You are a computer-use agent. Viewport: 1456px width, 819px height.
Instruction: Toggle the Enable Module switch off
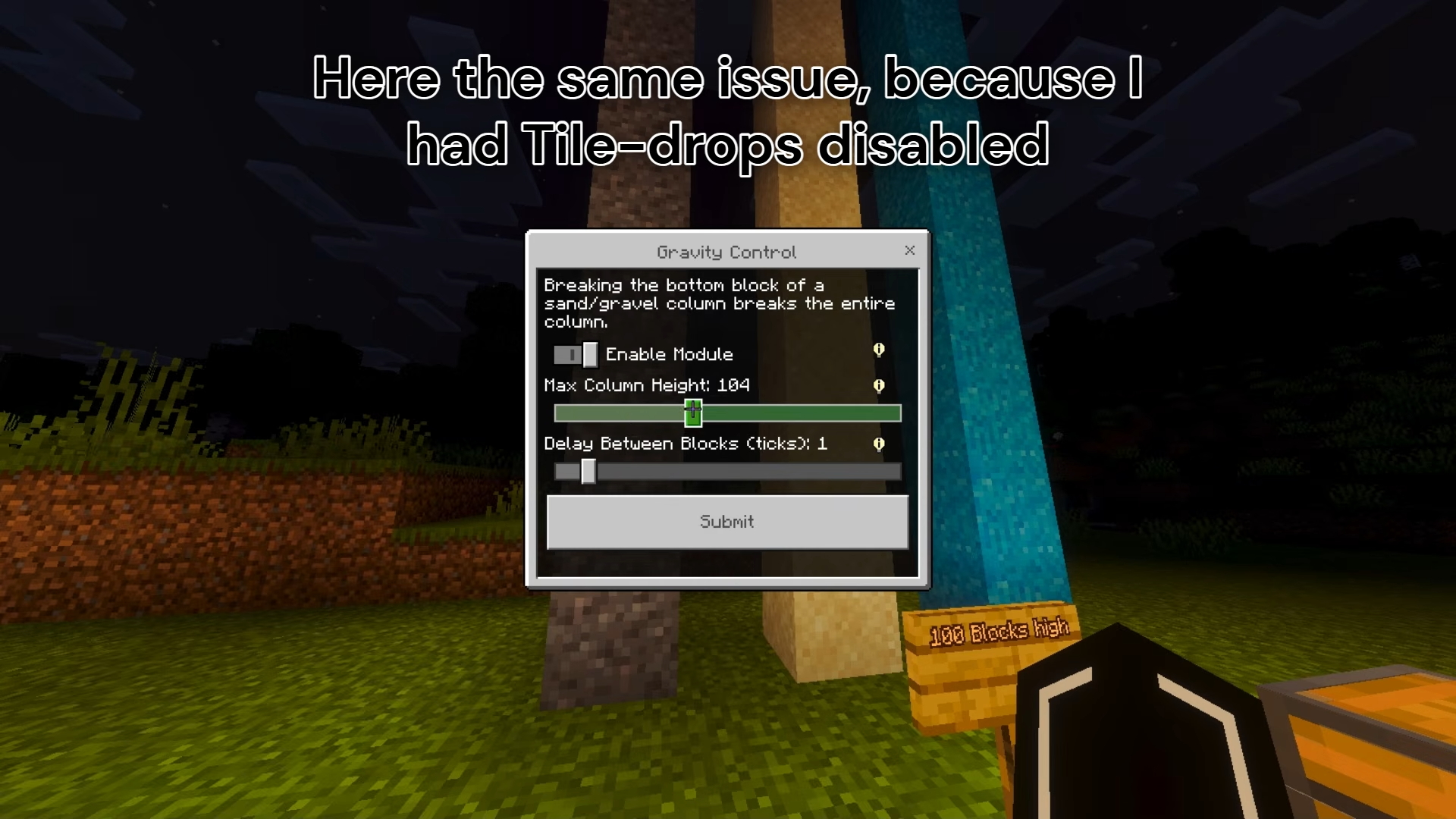click(574, 353)
